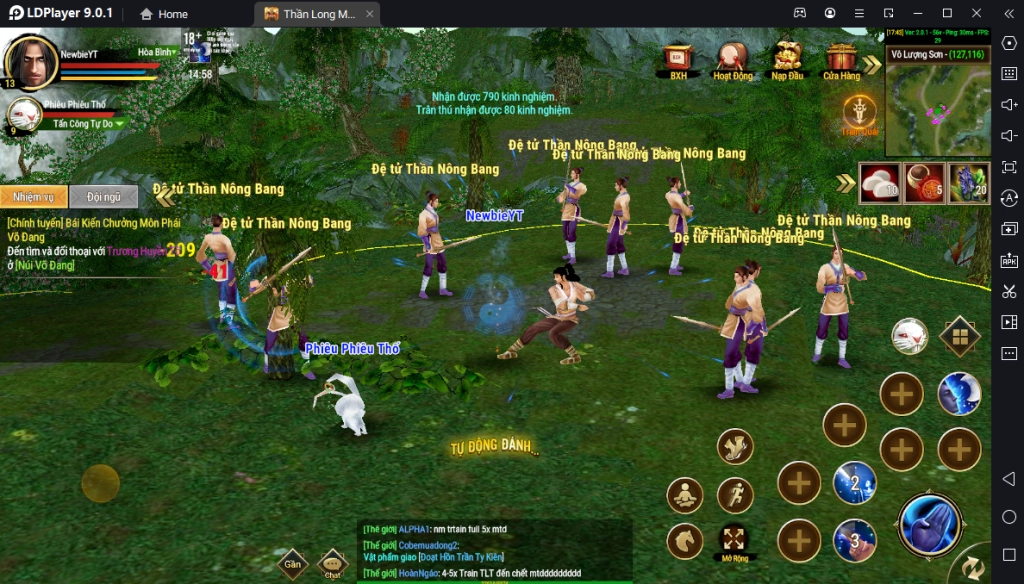1024x584 pixels.
Task: Open the BXH ranking board
Action: tap(678, 60)
